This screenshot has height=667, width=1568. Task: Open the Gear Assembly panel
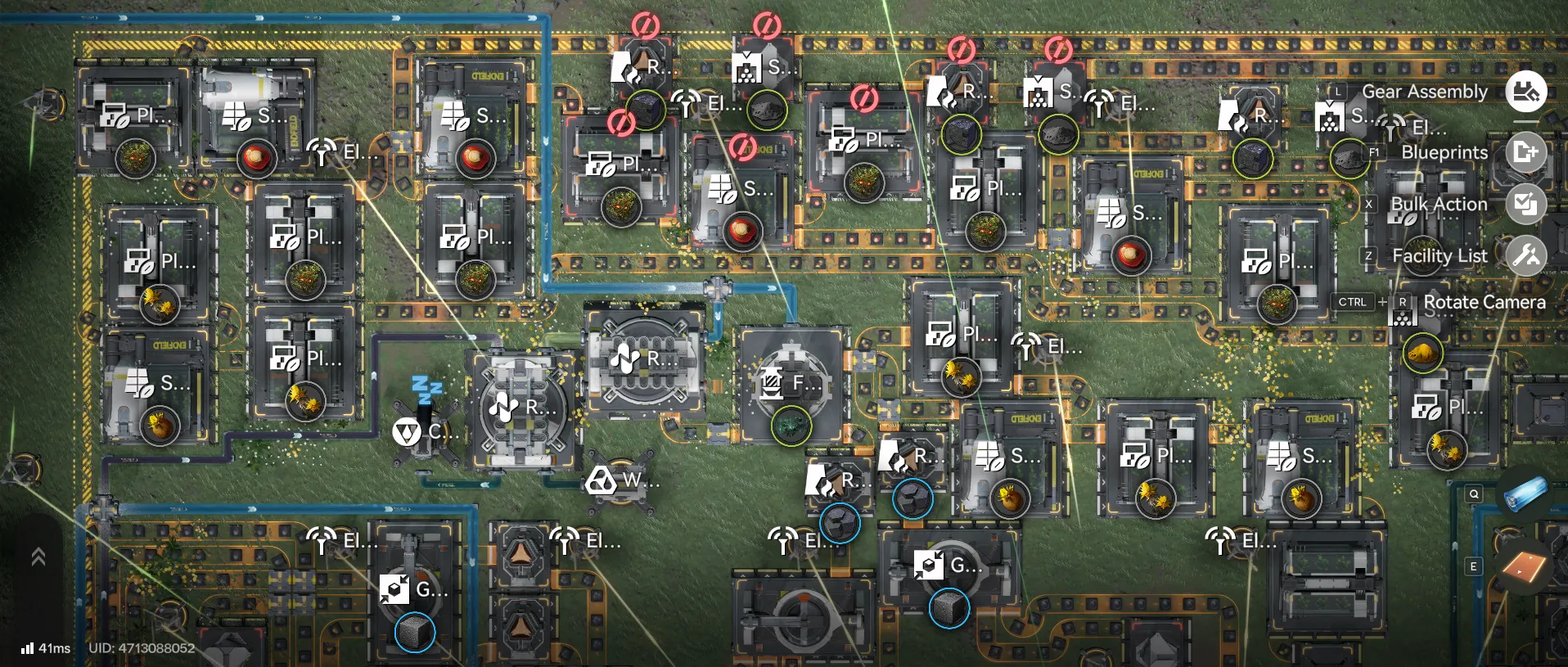[1527, 92]
